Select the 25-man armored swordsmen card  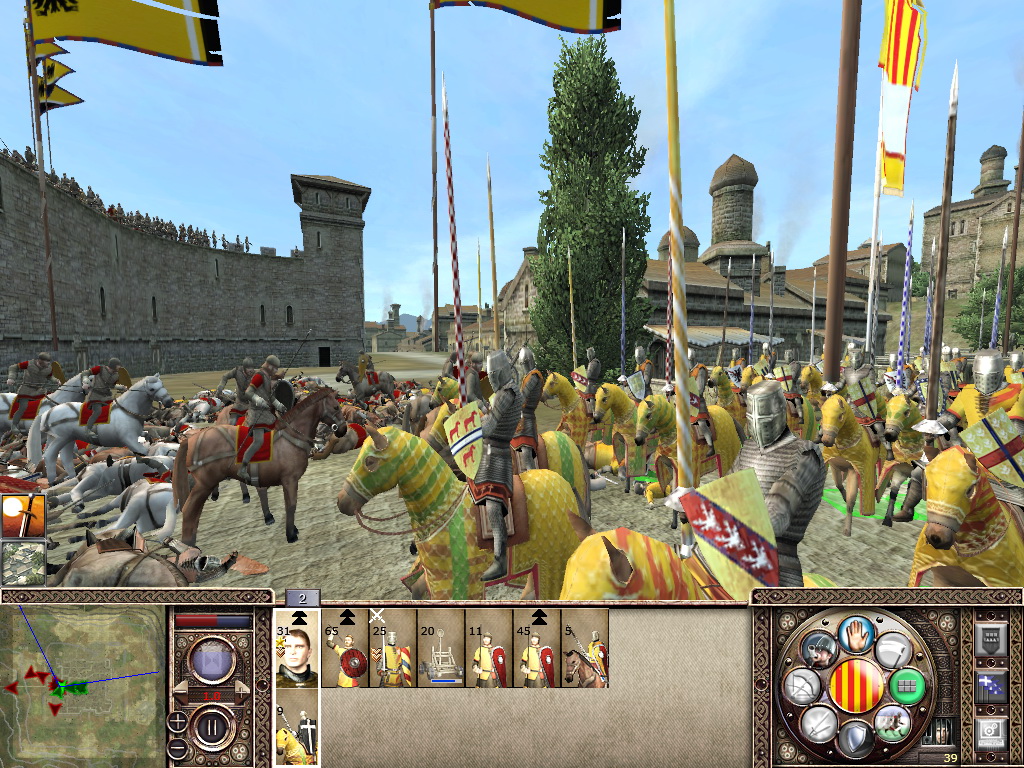[x=393, y=648]
